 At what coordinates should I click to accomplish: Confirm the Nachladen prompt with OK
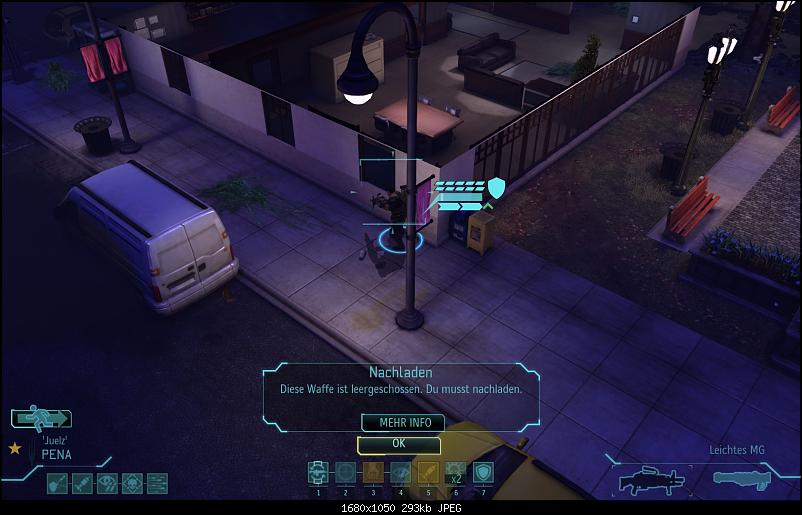coord(398,444)
